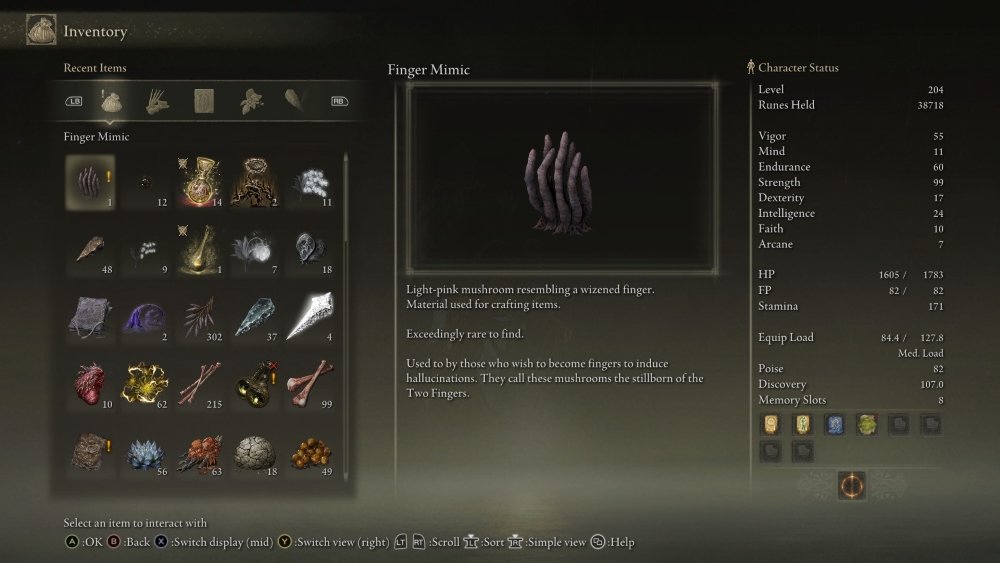Screen dimensions: 1000x563
Task: Pick the thin bones stack of 215
Action: pos(200,383)
